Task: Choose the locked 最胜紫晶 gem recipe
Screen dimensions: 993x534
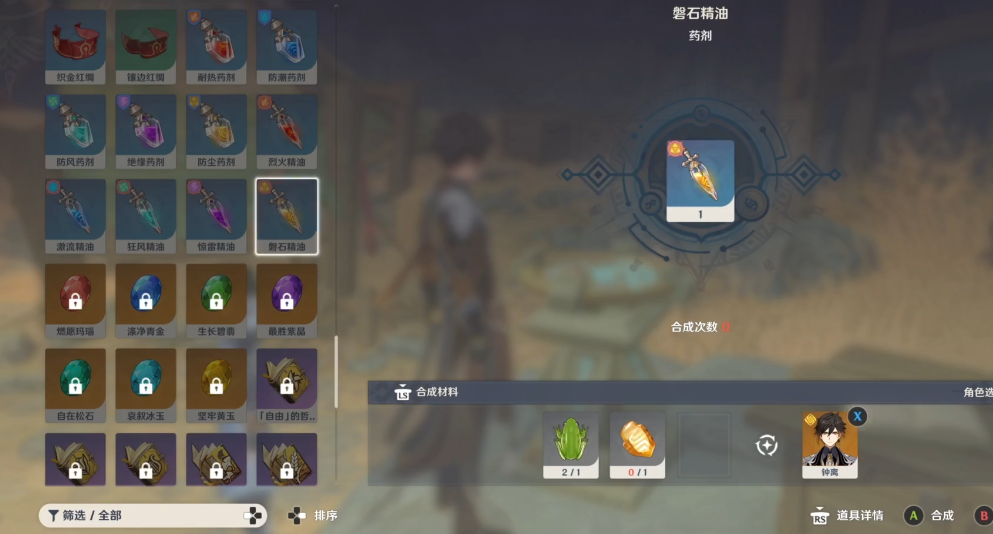Action: [x=287, y=299]
